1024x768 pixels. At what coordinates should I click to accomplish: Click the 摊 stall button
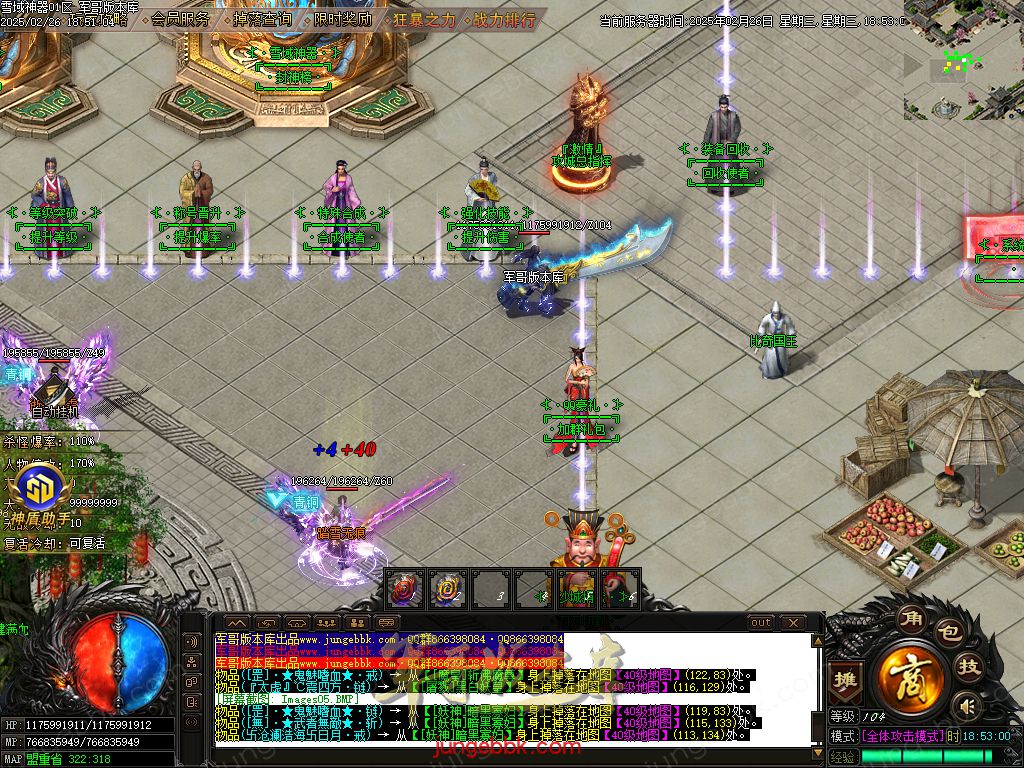846,677
